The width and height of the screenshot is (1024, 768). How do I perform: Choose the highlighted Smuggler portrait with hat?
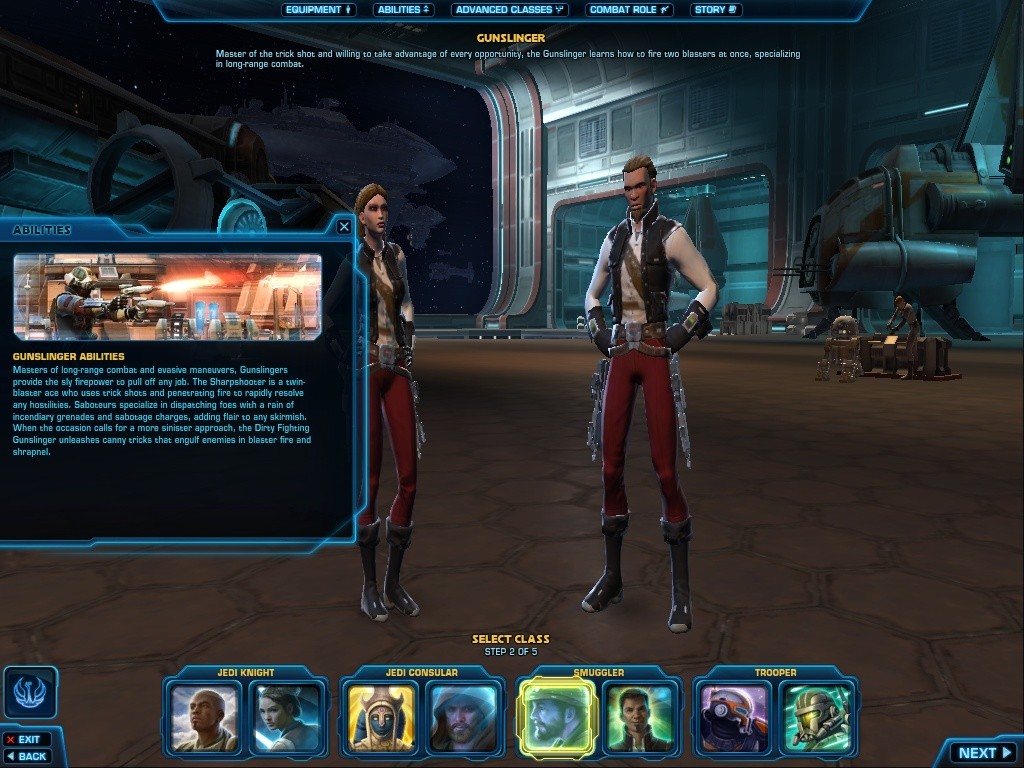(557, 717)
